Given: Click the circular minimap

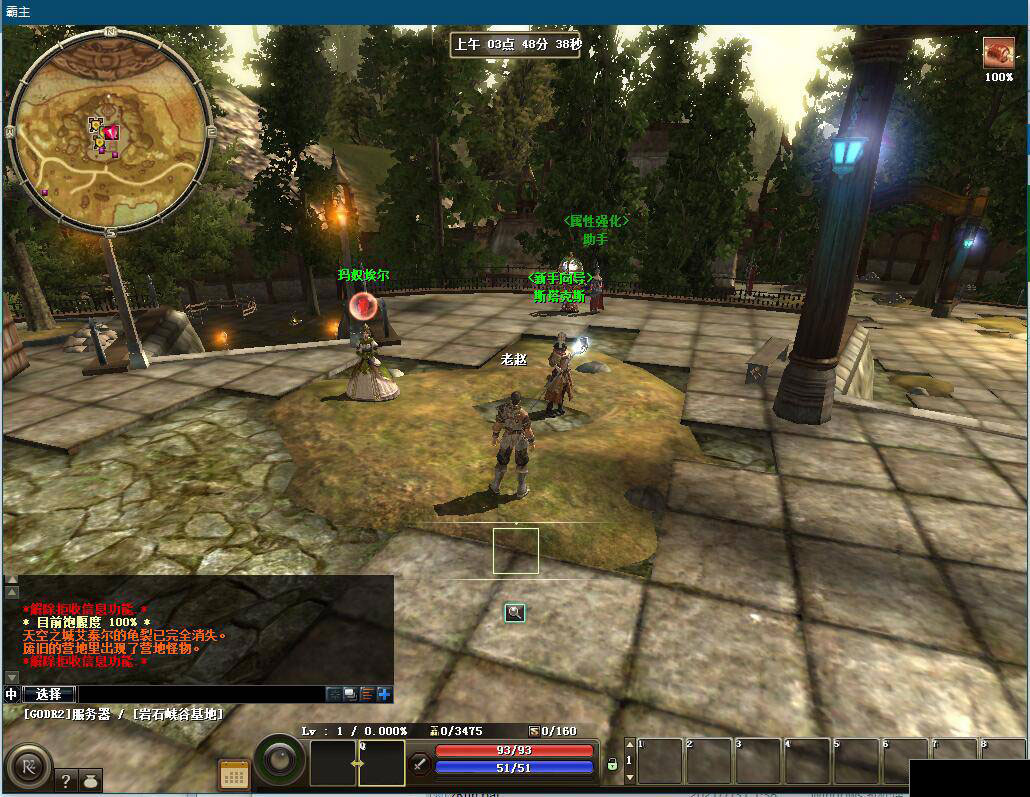Looking at the screenshot, I should coord(108,130).
